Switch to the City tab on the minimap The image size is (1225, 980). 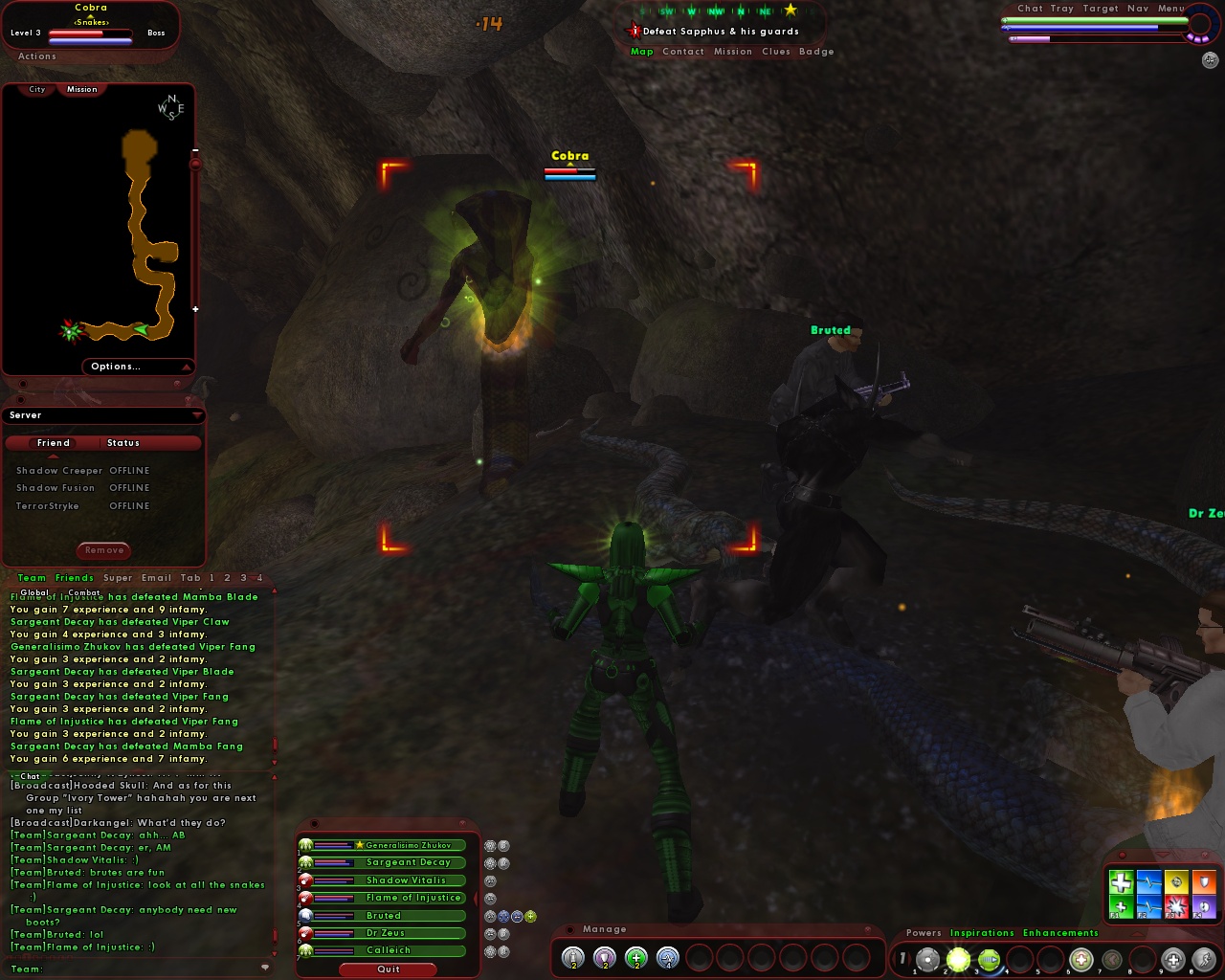point(36,89)
